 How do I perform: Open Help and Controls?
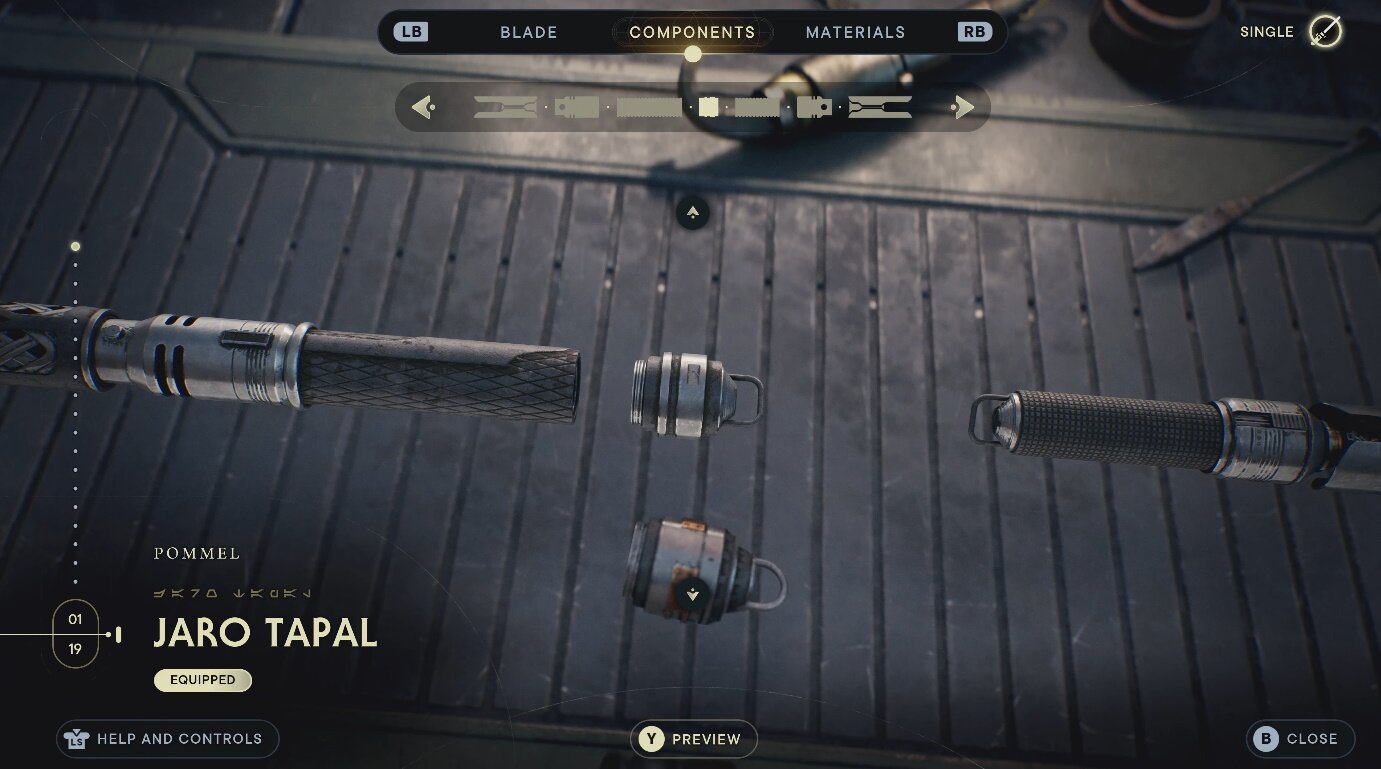tap(167, 739)
